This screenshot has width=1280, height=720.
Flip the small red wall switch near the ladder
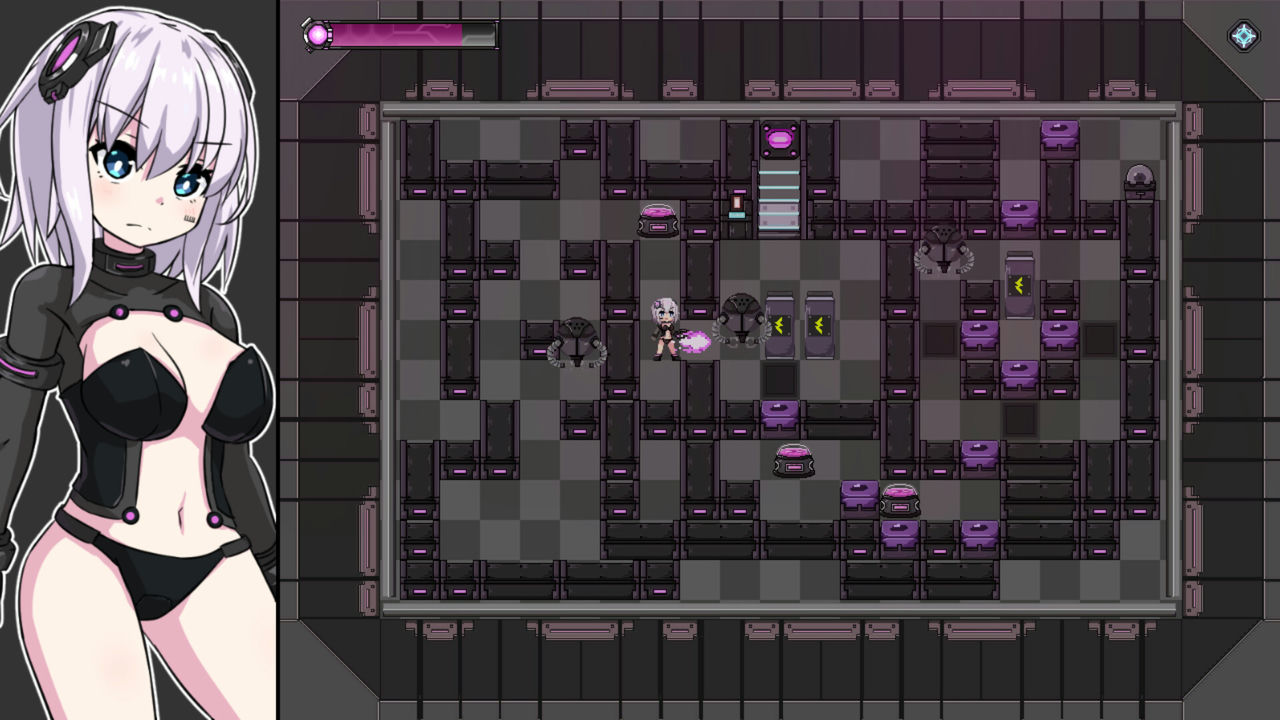click(x=739, y=201)
